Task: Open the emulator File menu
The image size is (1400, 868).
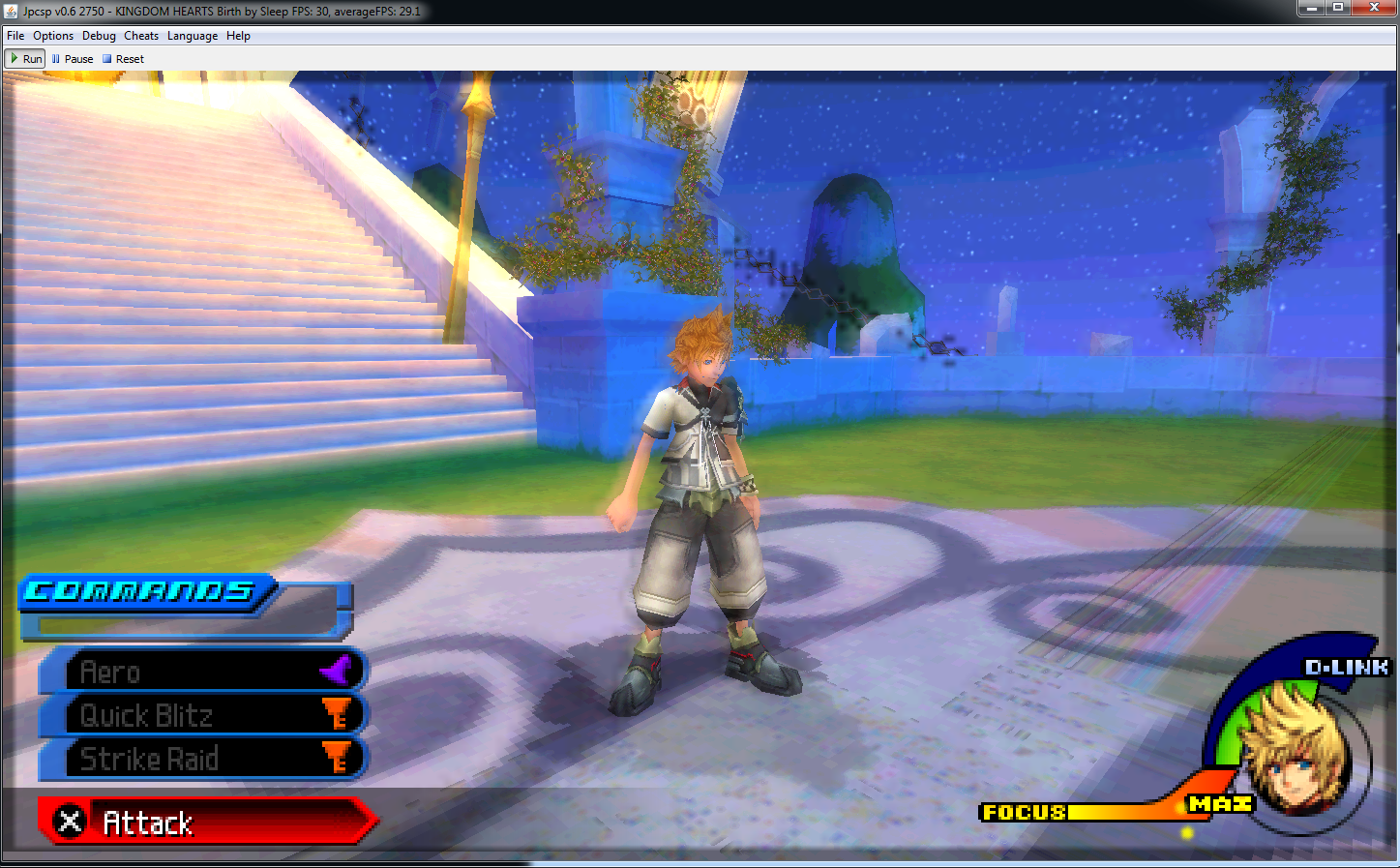Action: click(15, 36)
